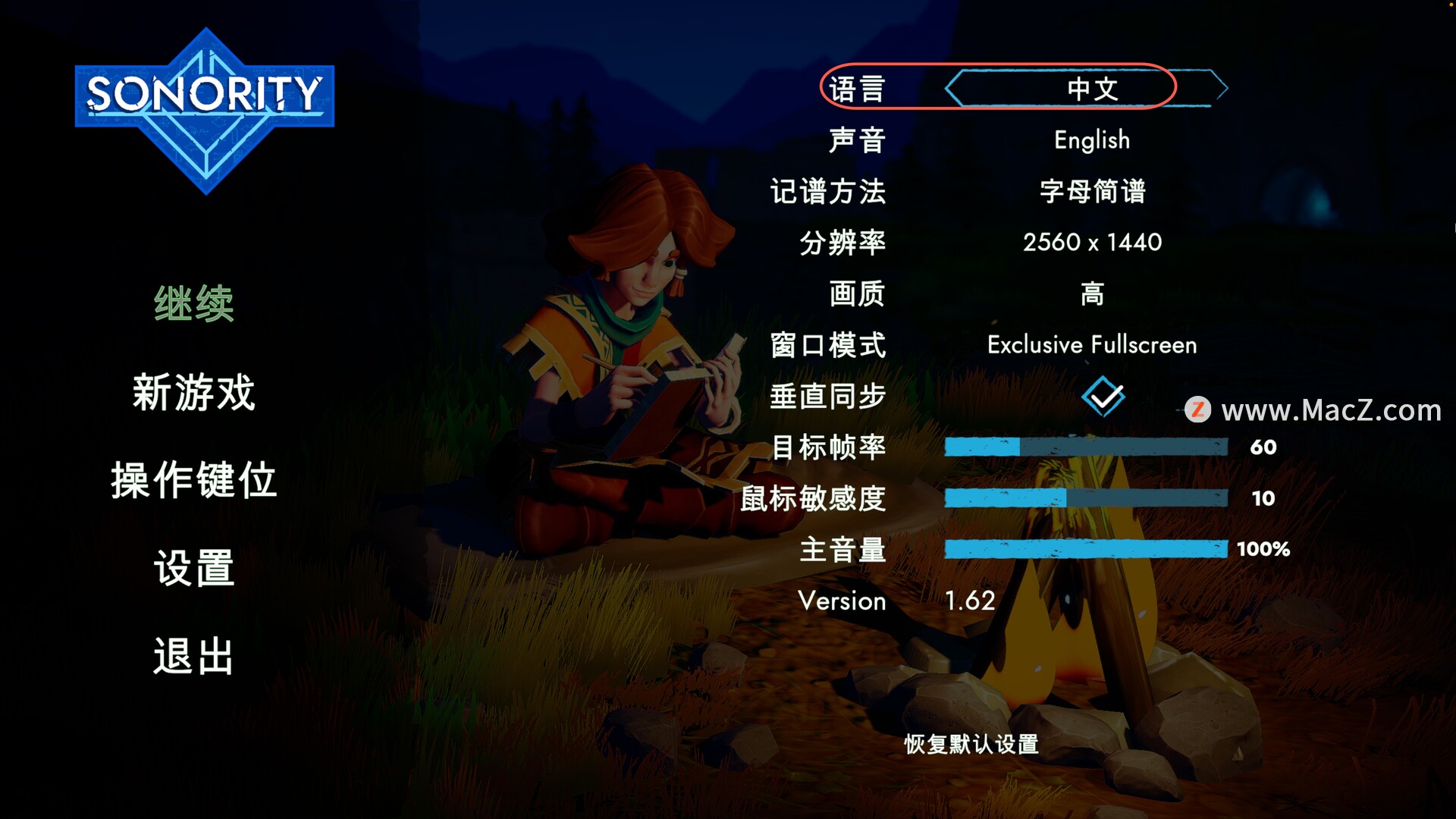1456x819 pixels.
Task: Change the 2560 x 1440 resolution setting
Action: coord(1091,243)
